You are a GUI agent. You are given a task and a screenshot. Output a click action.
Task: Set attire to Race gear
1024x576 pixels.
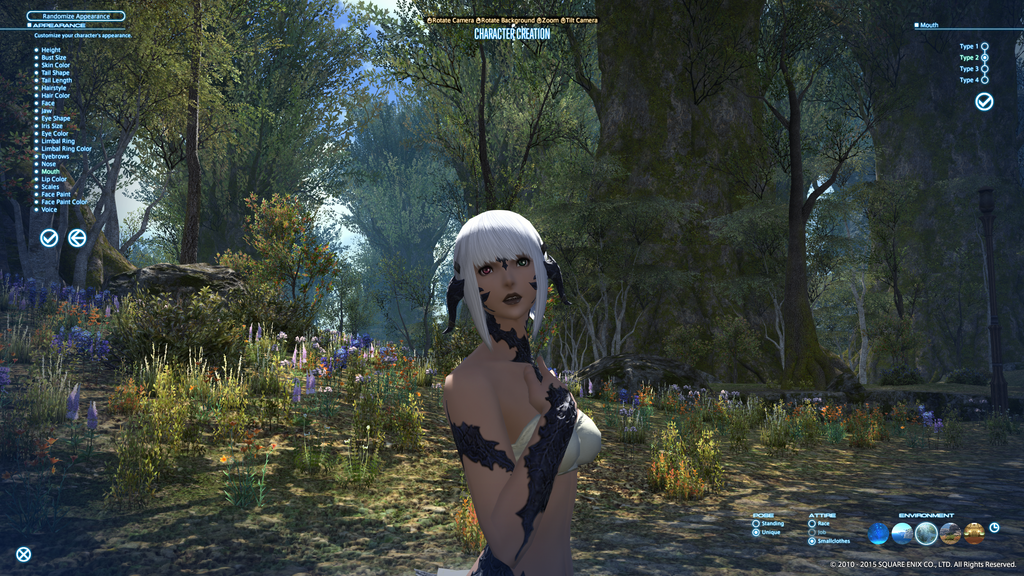(811, 523)
